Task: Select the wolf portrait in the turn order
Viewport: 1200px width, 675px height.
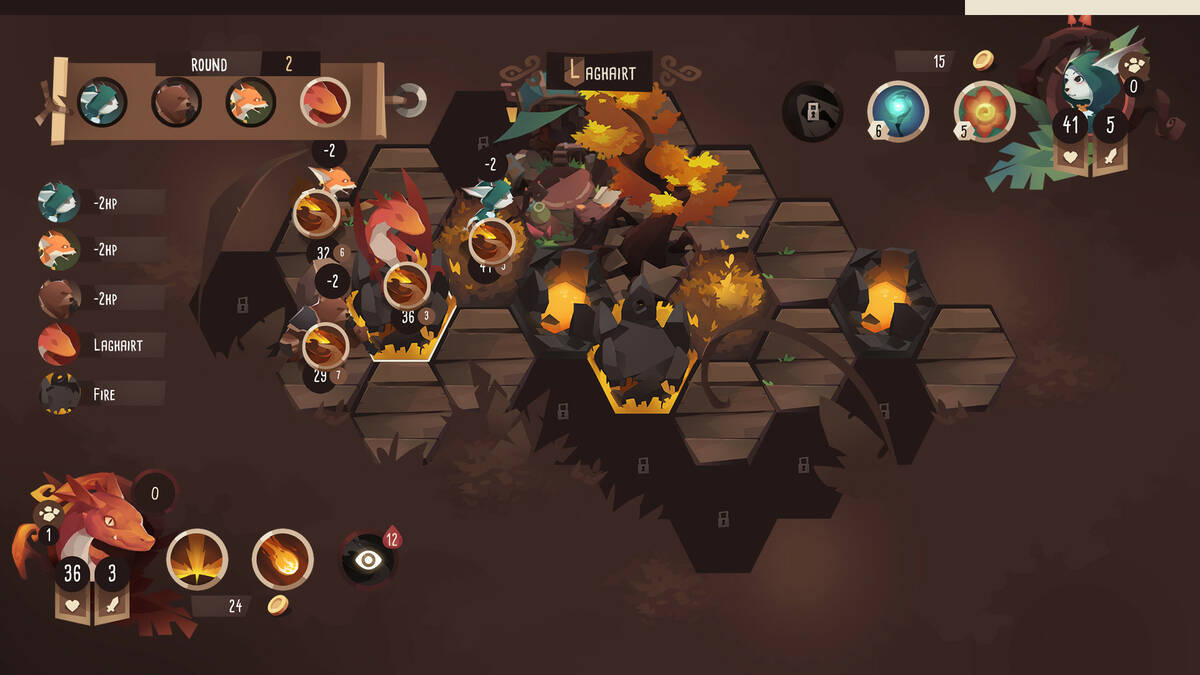Action: (102, 102)
